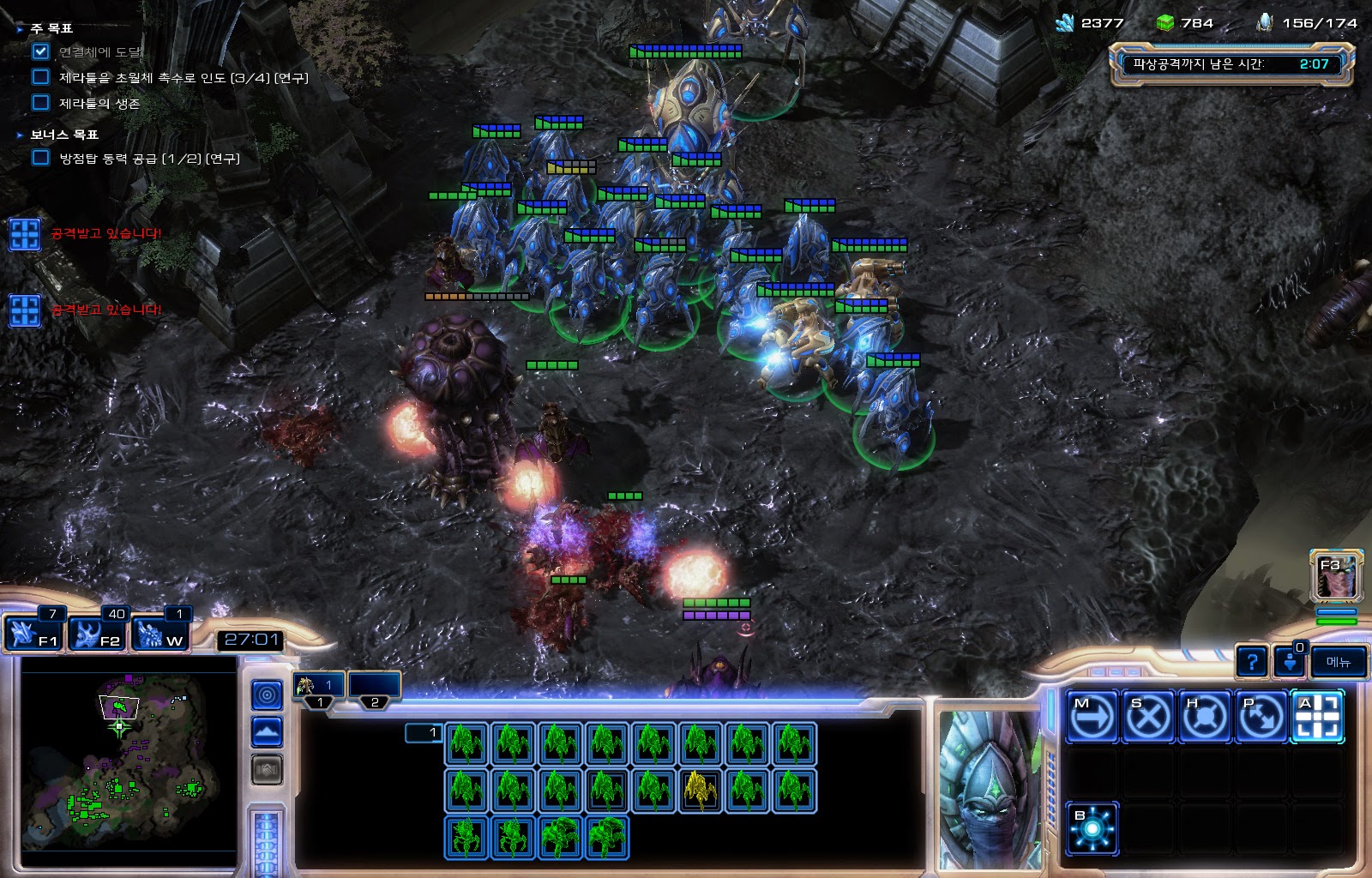Select the Hold Position command
The image size is (1372, 878).
(1205, 716)
